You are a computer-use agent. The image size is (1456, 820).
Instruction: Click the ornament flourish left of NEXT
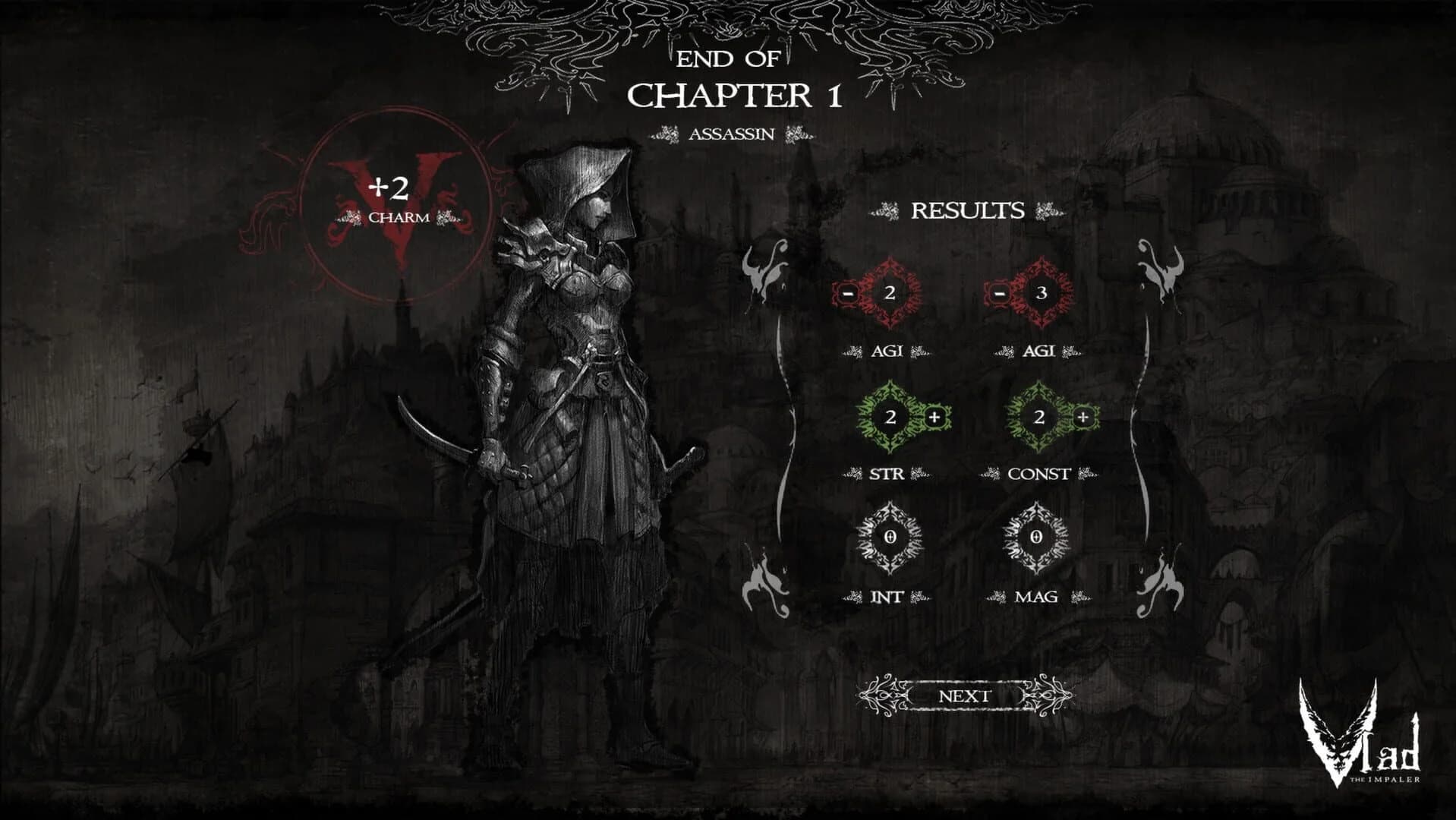[882, 695]
